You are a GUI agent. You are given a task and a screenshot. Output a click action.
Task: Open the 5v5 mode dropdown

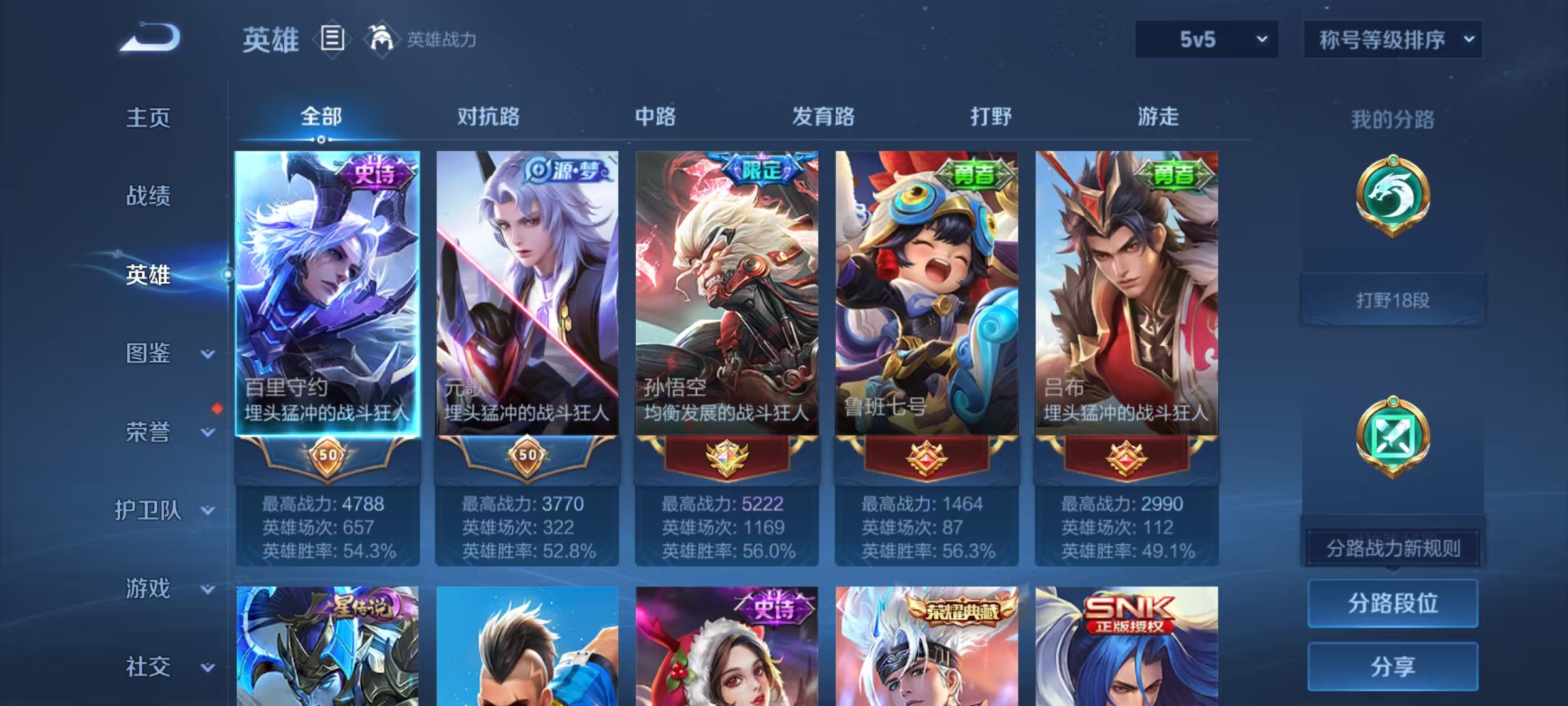(1206, 39)
